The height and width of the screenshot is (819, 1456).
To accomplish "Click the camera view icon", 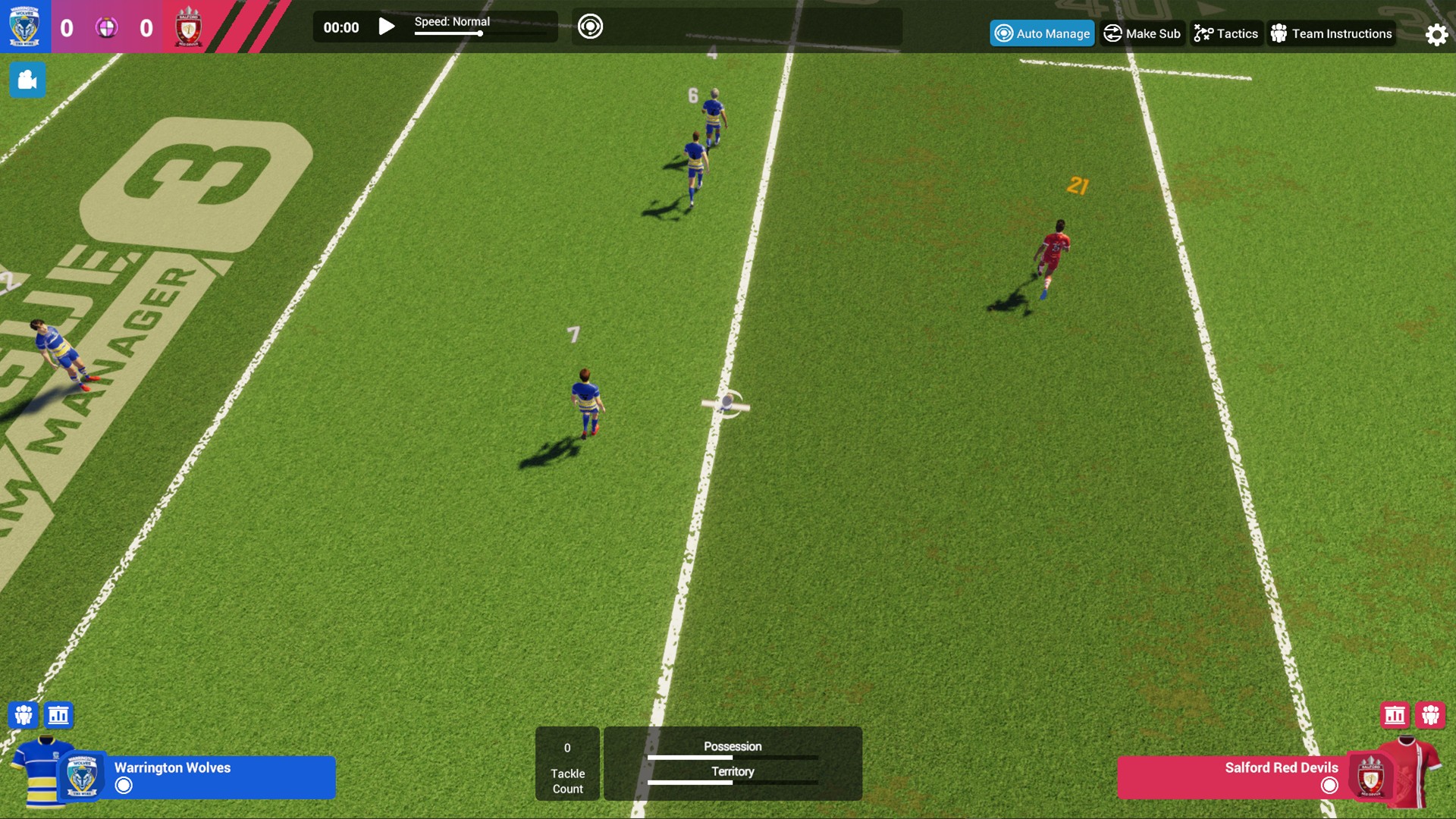I will tap(27, 80).
